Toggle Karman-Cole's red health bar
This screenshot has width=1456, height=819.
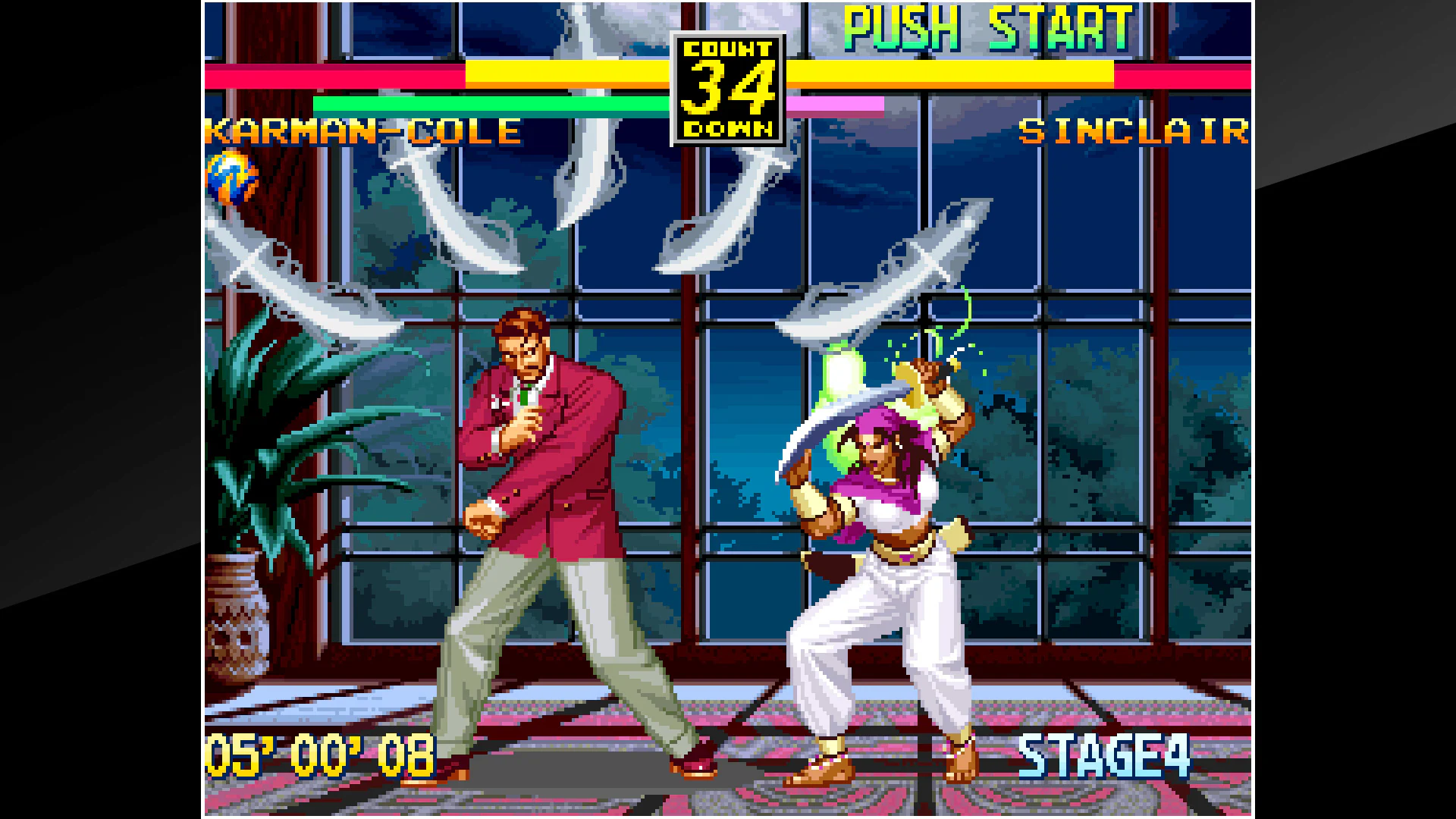click(334, 77)
